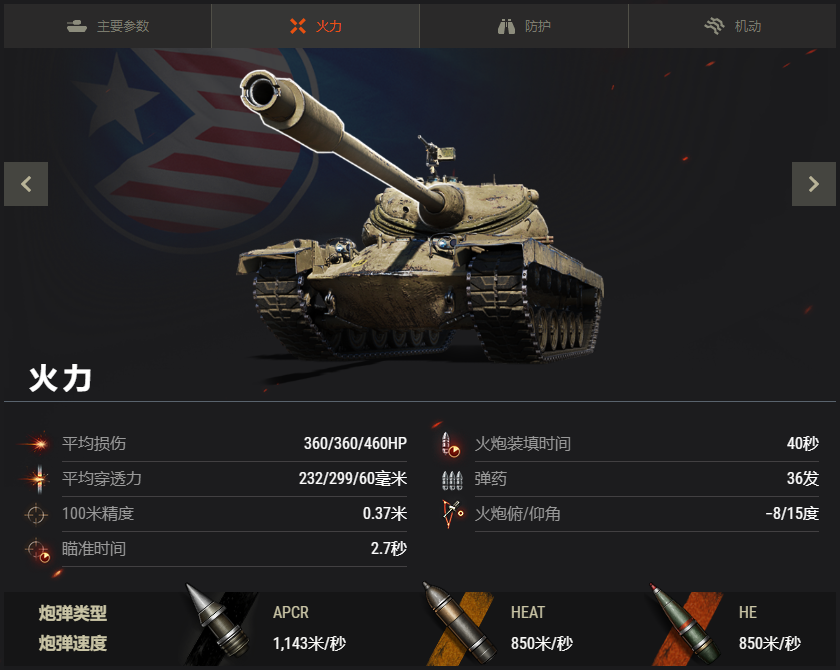Show the 机动 mobility tab

coord(733,26)
